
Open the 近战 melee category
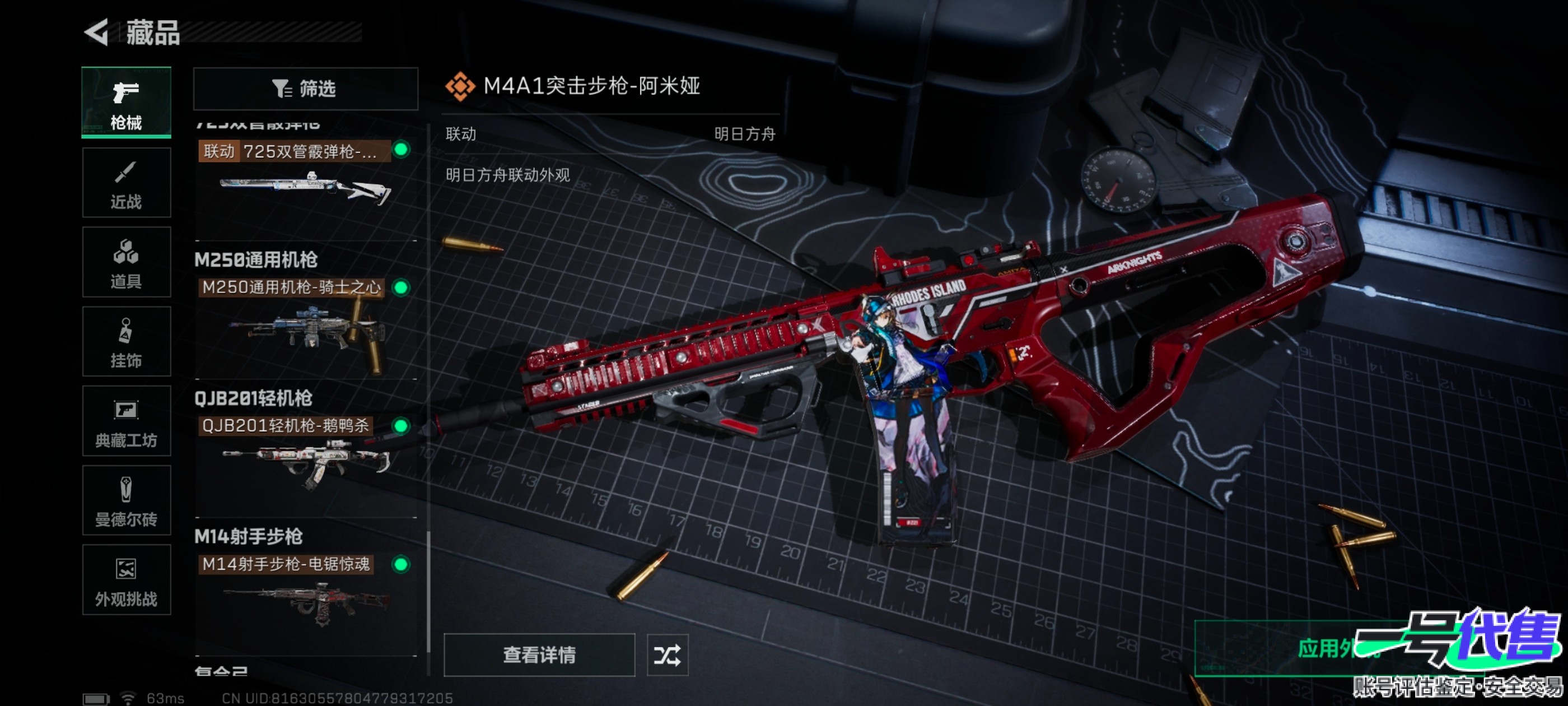coord(126,183)
